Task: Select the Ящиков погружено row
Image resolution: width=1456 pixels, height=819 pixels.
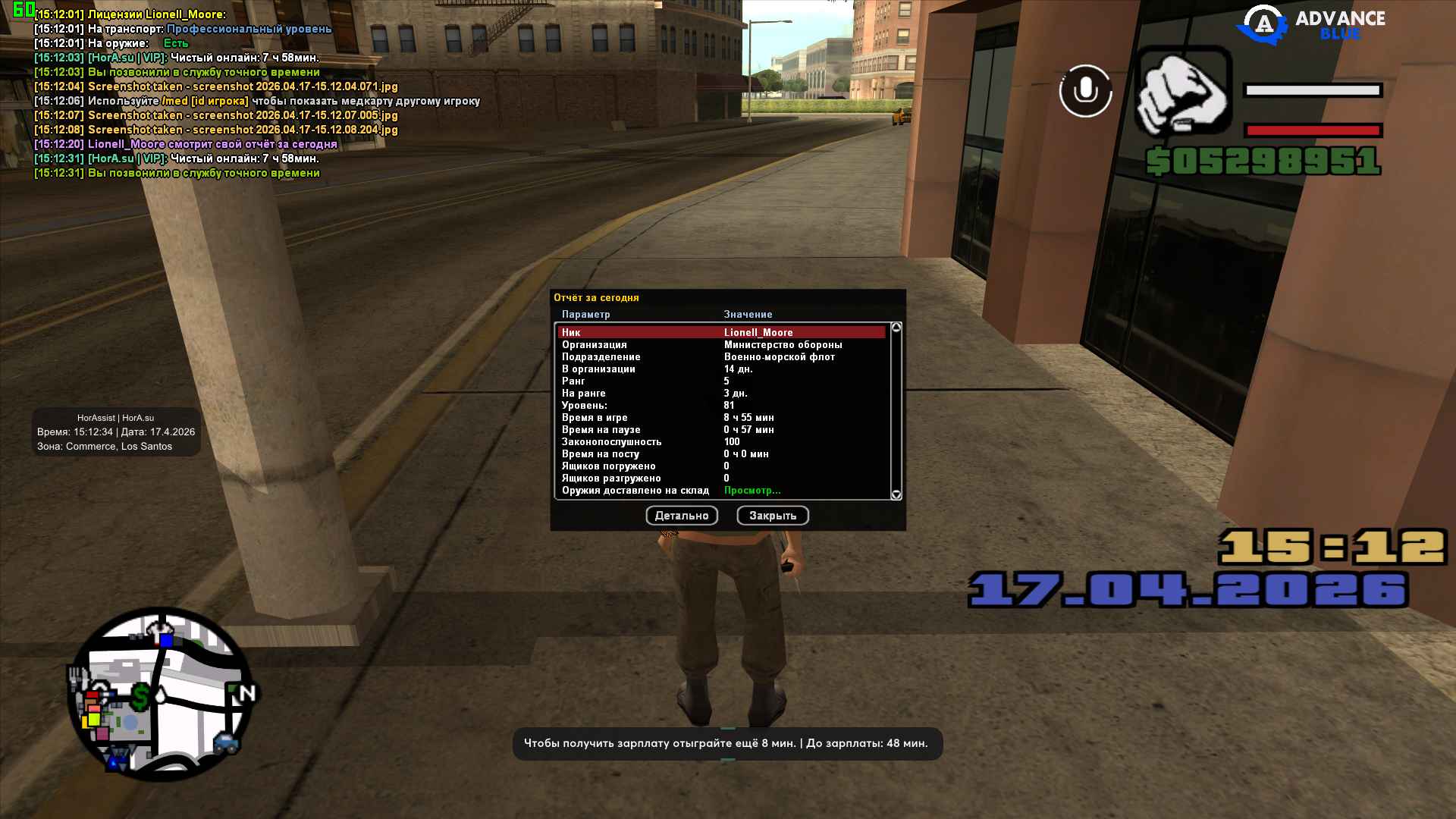Action: [720, 466]
